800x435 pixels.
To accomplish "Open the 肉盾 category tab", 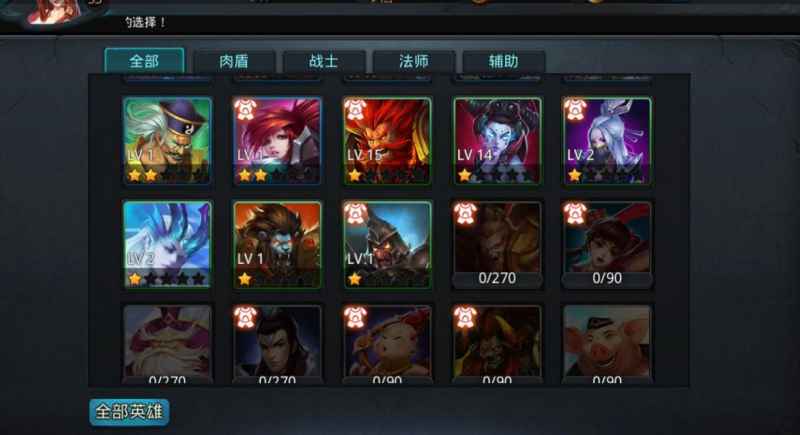I will [234, 61].
